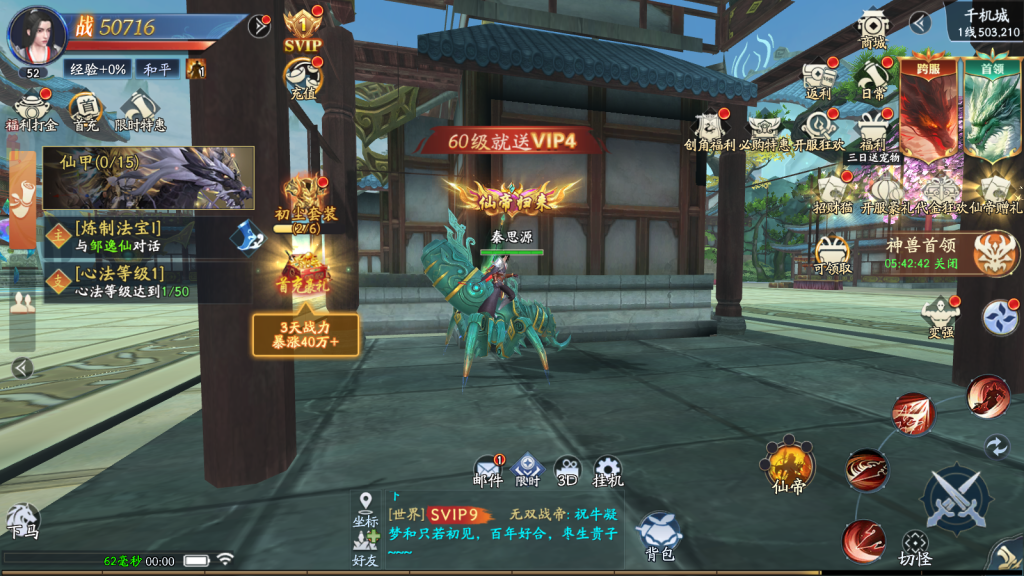This screenshot has width=1024, height=576.
Task: Claim the 可领取 reward chest
Action: click(833, 255)
